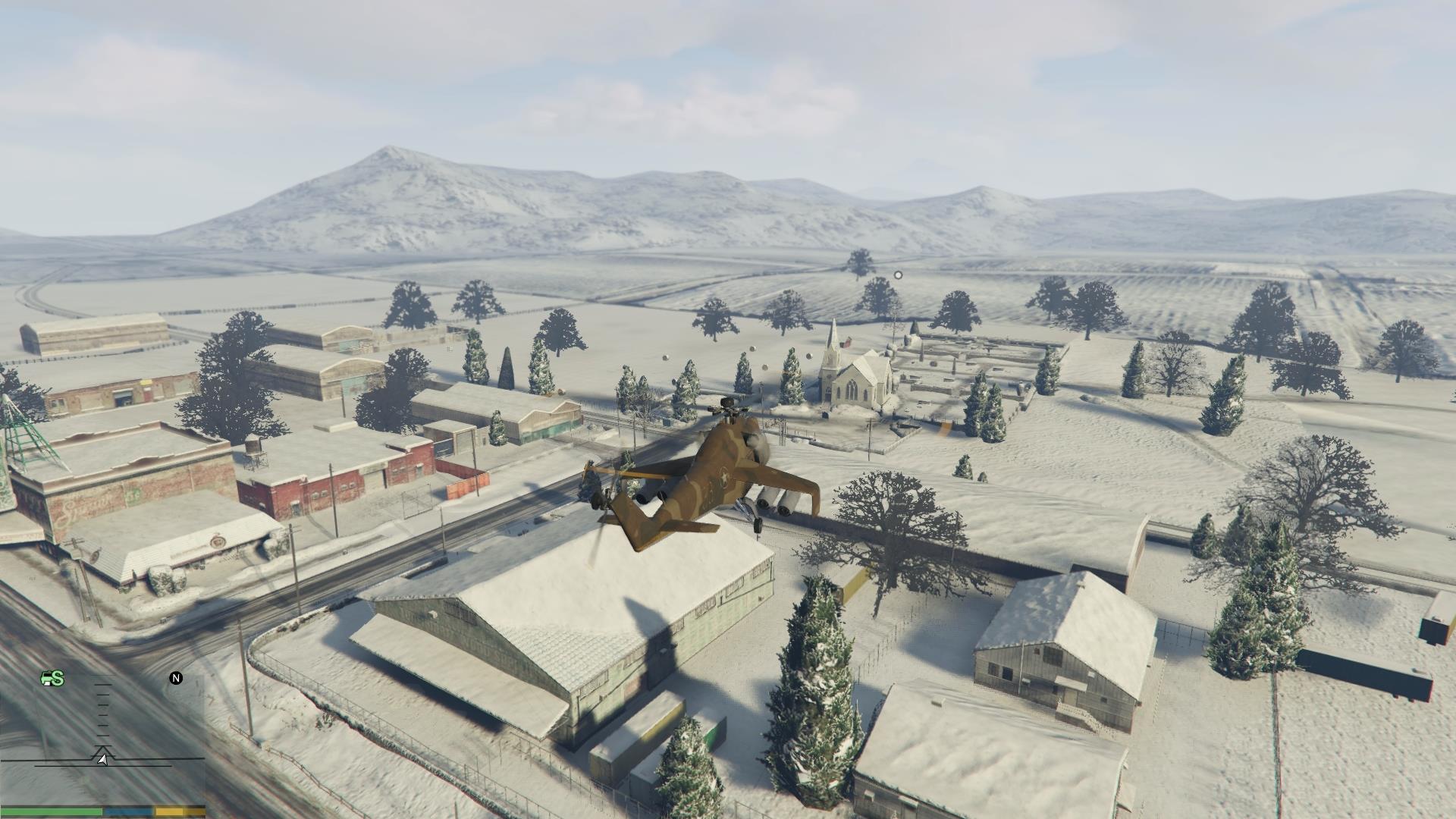Select the North compass marker on the minimap

(176, 678)
